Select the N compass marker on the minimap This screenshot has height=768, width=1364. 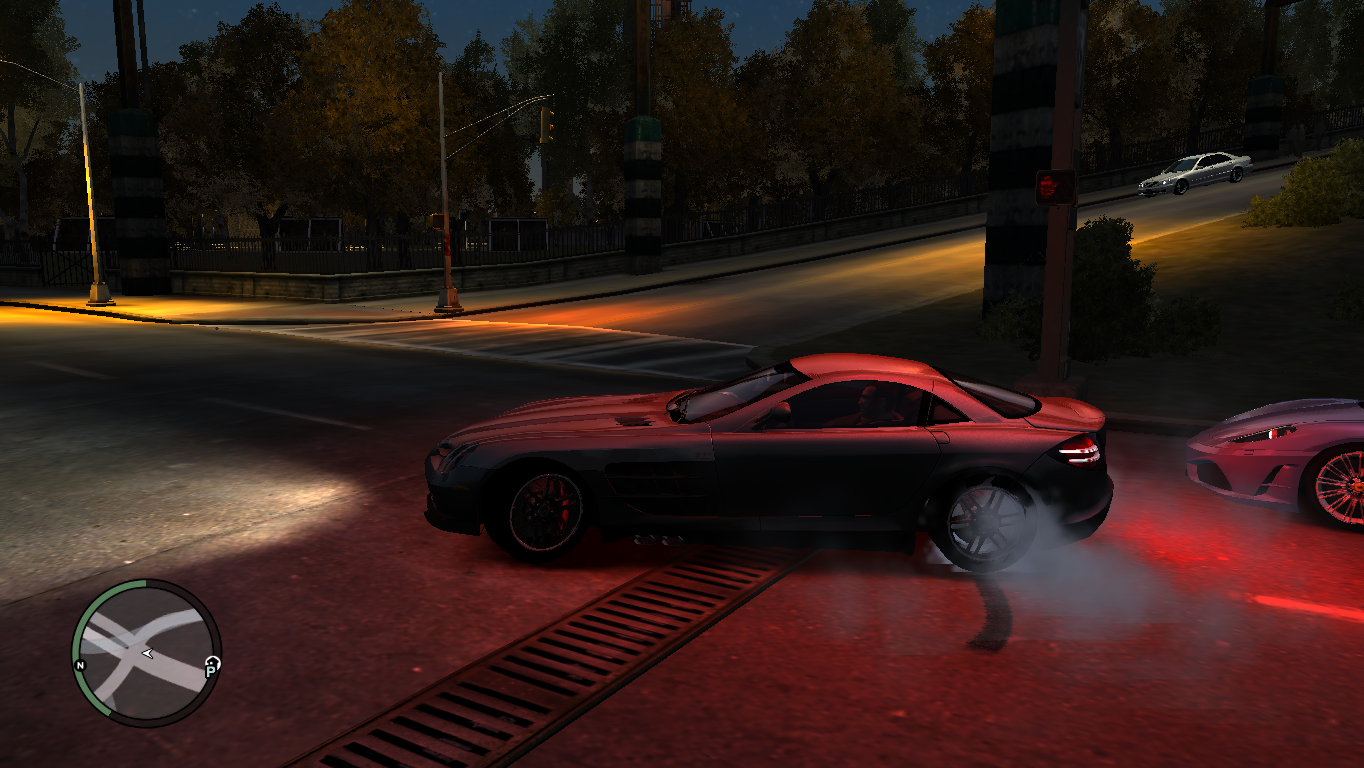[x=81, y=665]
